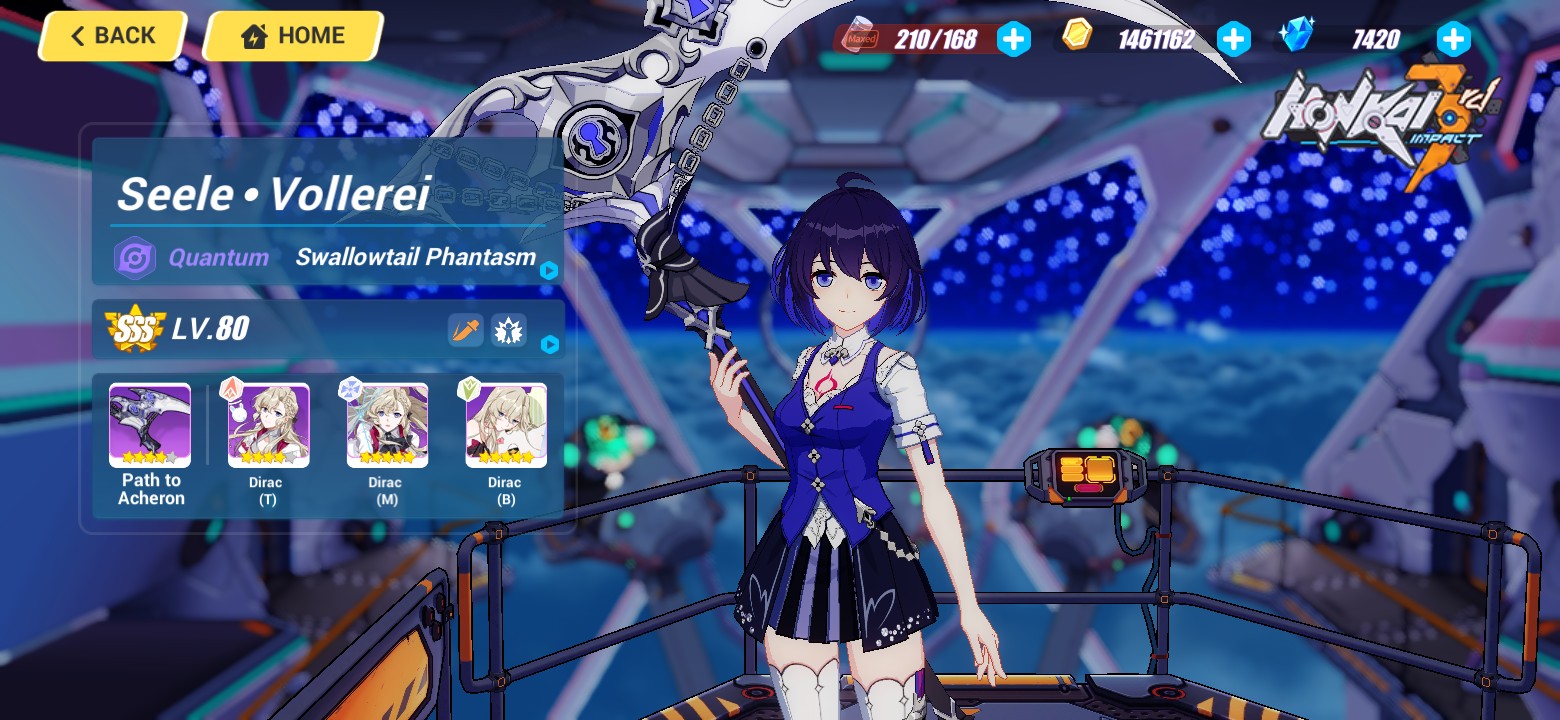Select the Dirac (M) stigmata
This screenshot has height=720, width=1560.
pos(385,425)
